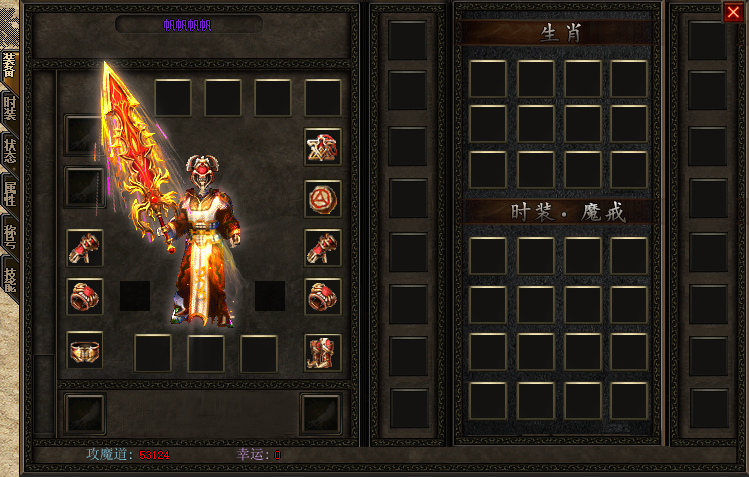The width and height of the screenshot is (749, 477).
Task: Switch to the 属性 attributes tab
Action: (x=9, y=193)
